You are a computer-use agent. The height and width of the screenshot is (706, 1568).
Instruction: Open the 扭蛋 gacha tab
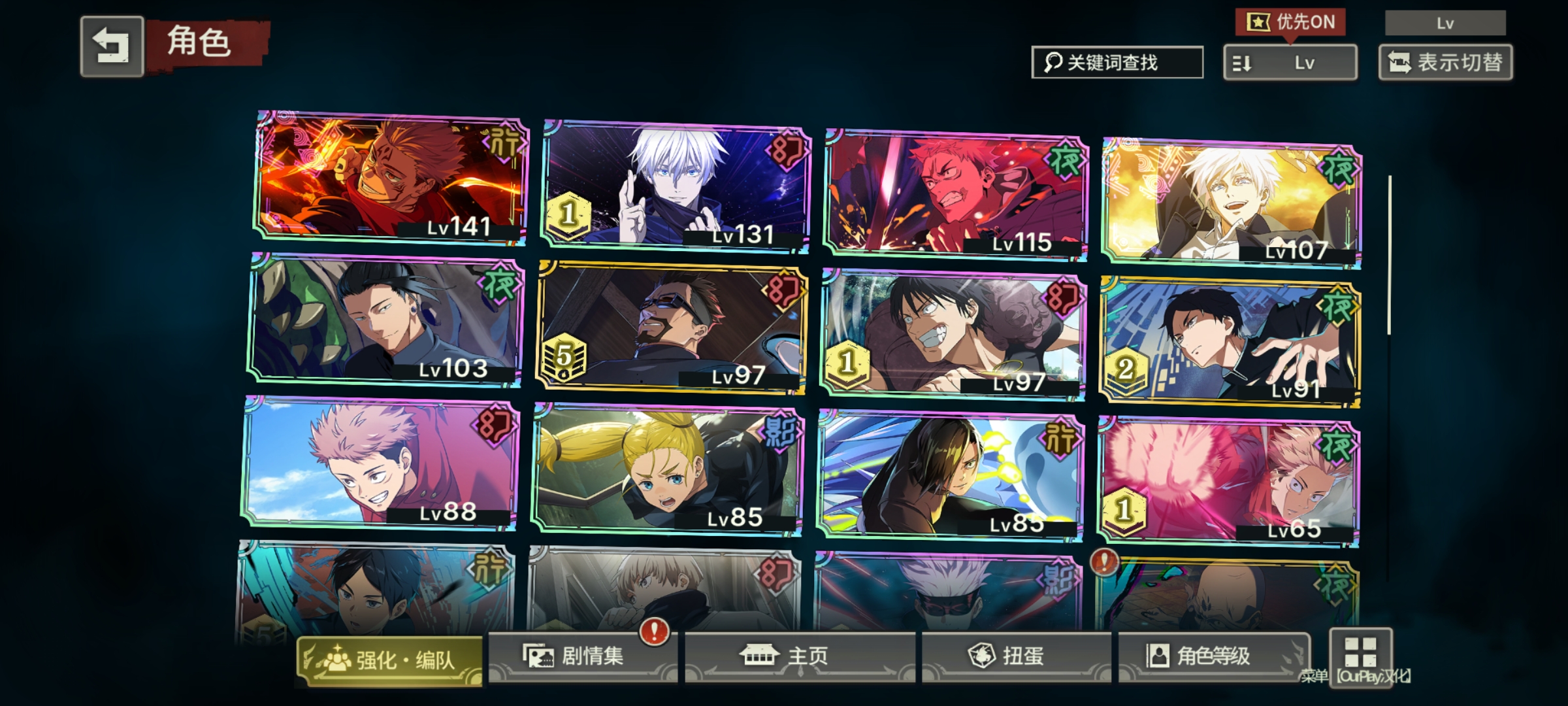pos(1016,656)
